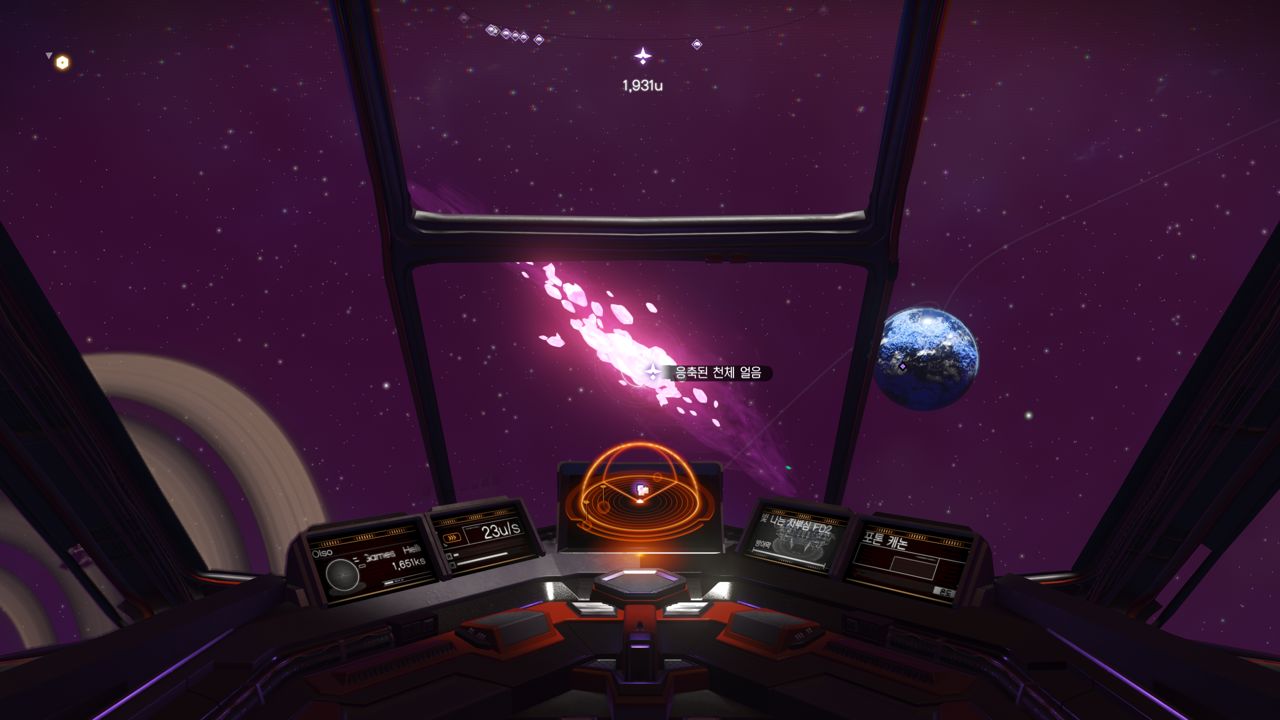This screenshot has height=720, width=1280.
Task: Select the lone diamond marker right of the star
Action: pos(697,44)
